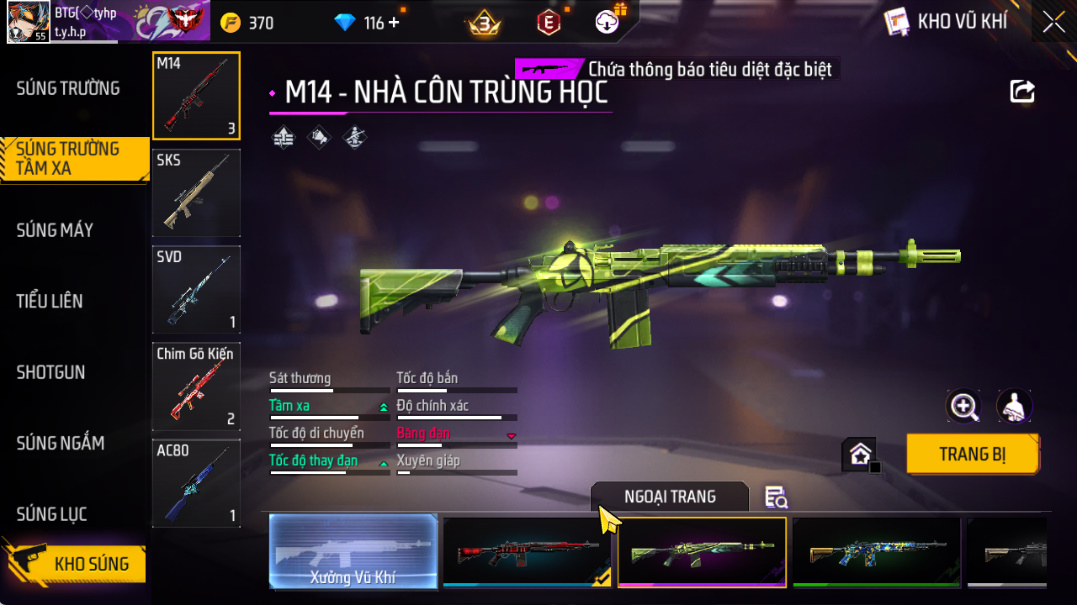Select the TIỂU LIÊN category
Viewport: 1077px width, 605px height.
[50, 301]
